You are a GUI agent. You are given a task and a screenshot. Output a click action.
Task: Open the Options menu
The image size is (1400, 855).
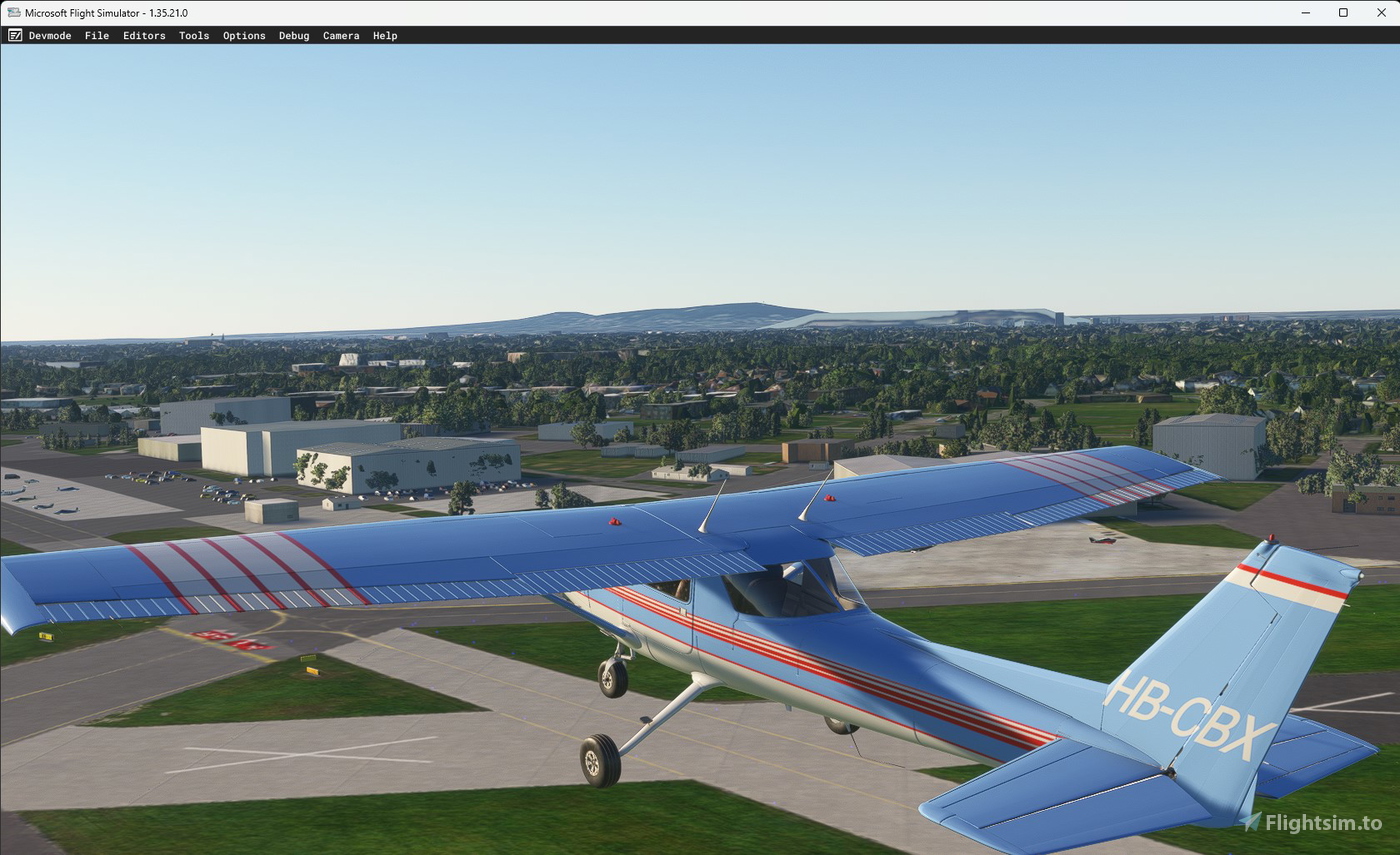coord(244,35)
